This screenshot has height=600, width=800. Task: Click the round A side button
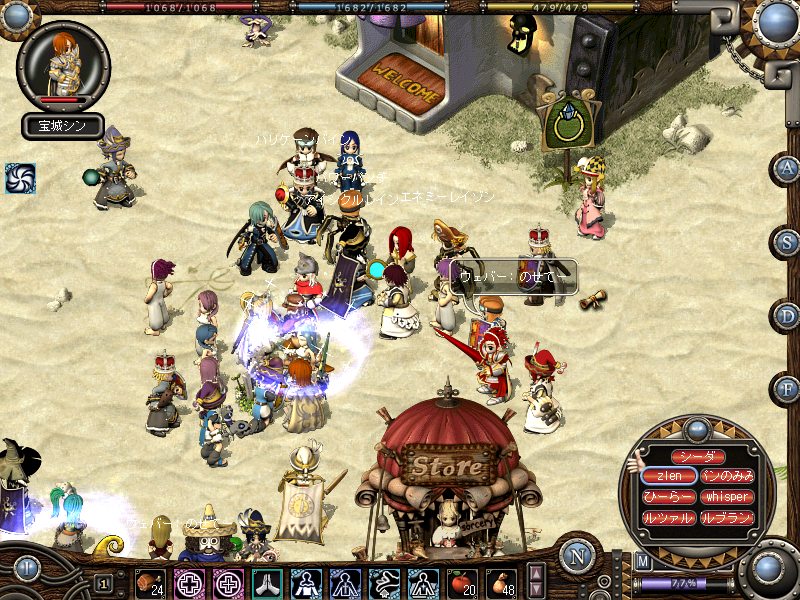(x=787, y=168)
